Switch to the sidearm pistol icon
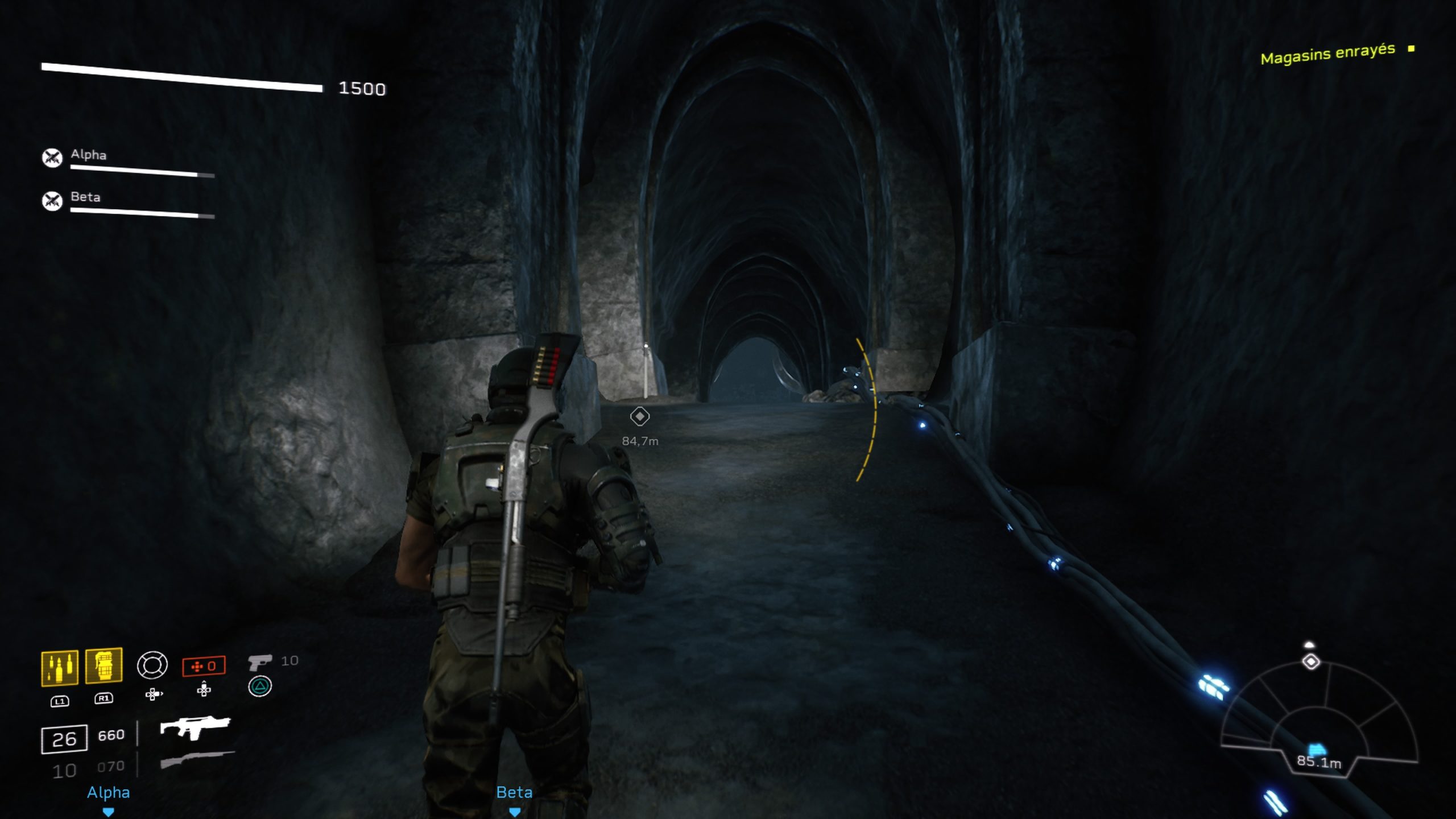Image resolution: width=1456 pixels, height=819 pixels. pyautogui.click(x=260, y=661)
